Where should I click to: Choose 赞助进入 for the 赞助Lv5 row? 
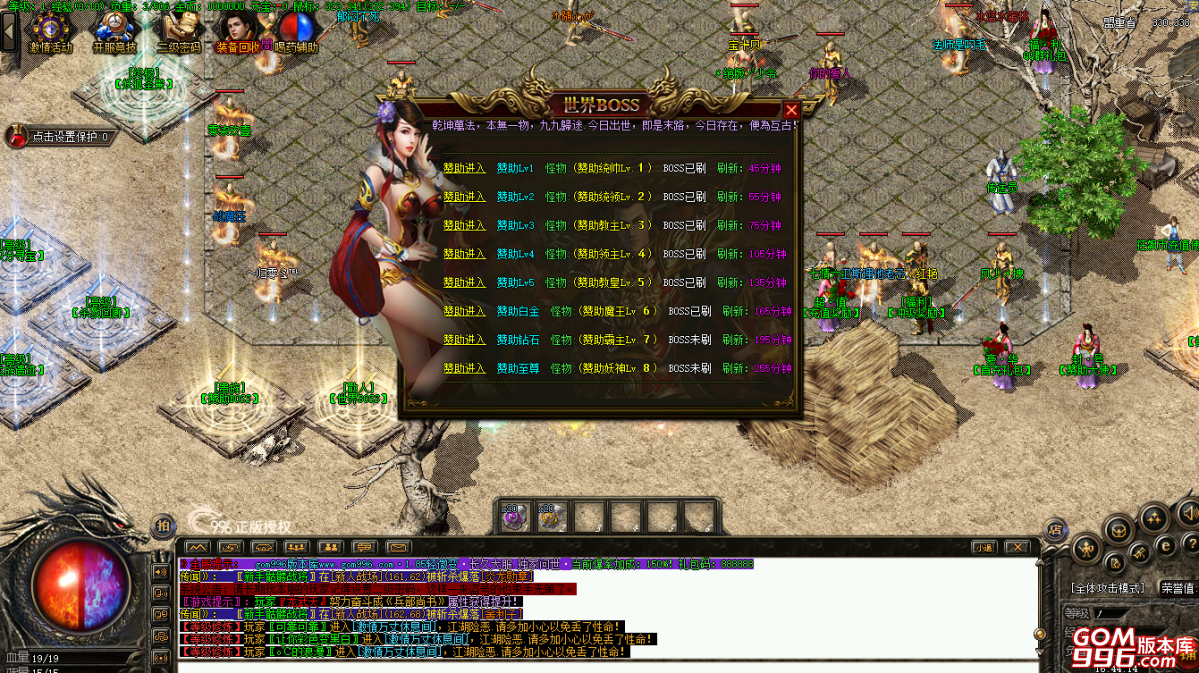point(464,282)
